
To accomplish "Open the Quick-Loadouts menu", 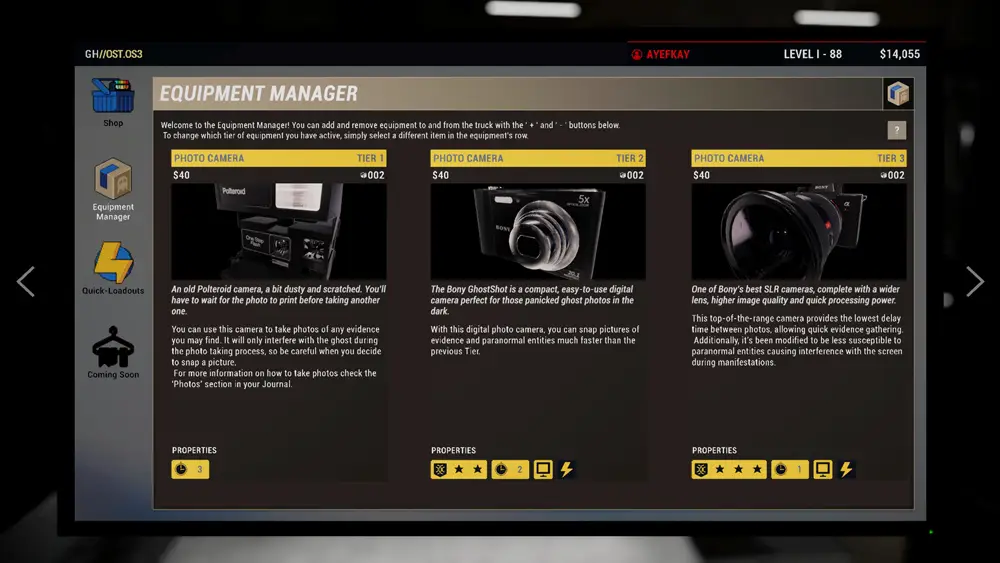I will point(113,264).
